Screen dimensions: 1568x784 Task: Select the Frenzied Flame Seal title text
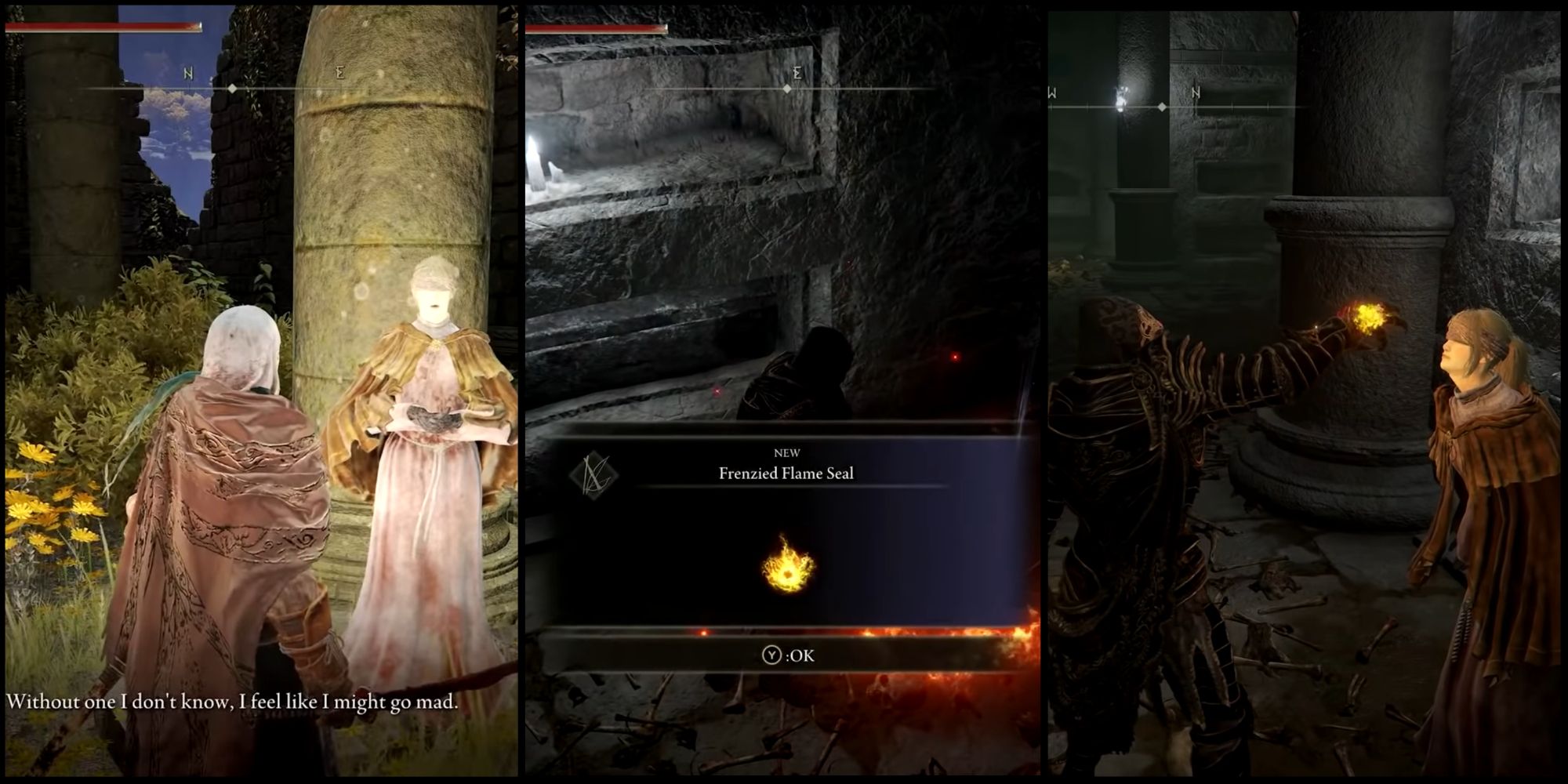[786, 474]
